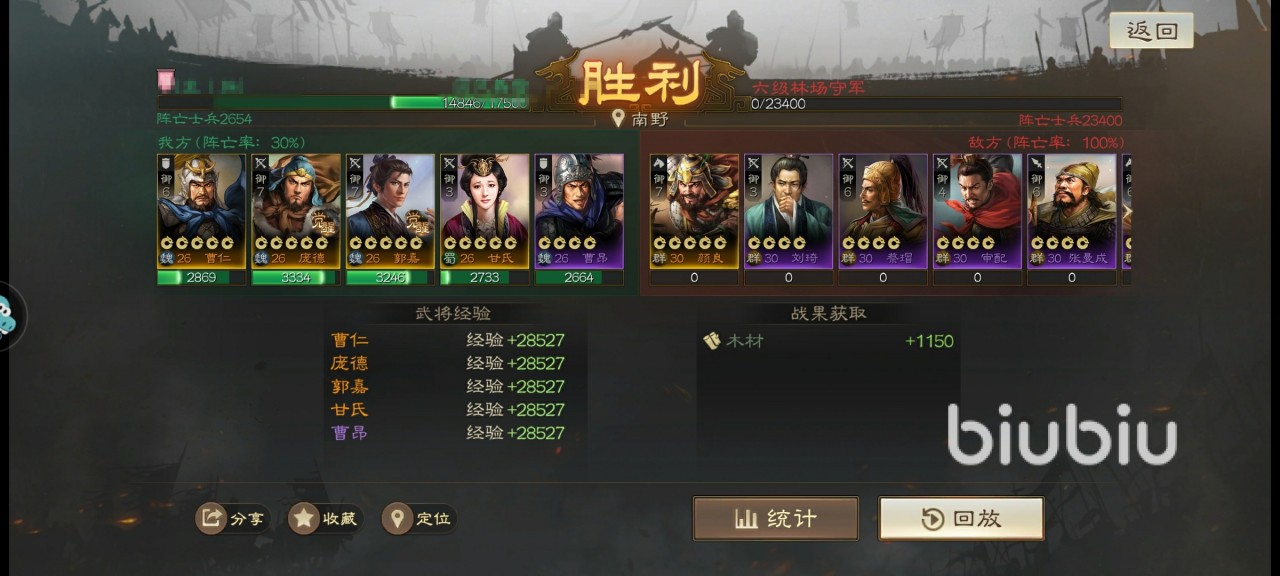Open the floating assistant icon at screen edge
Screen dimensions: 1280x576
click(8, 318)
